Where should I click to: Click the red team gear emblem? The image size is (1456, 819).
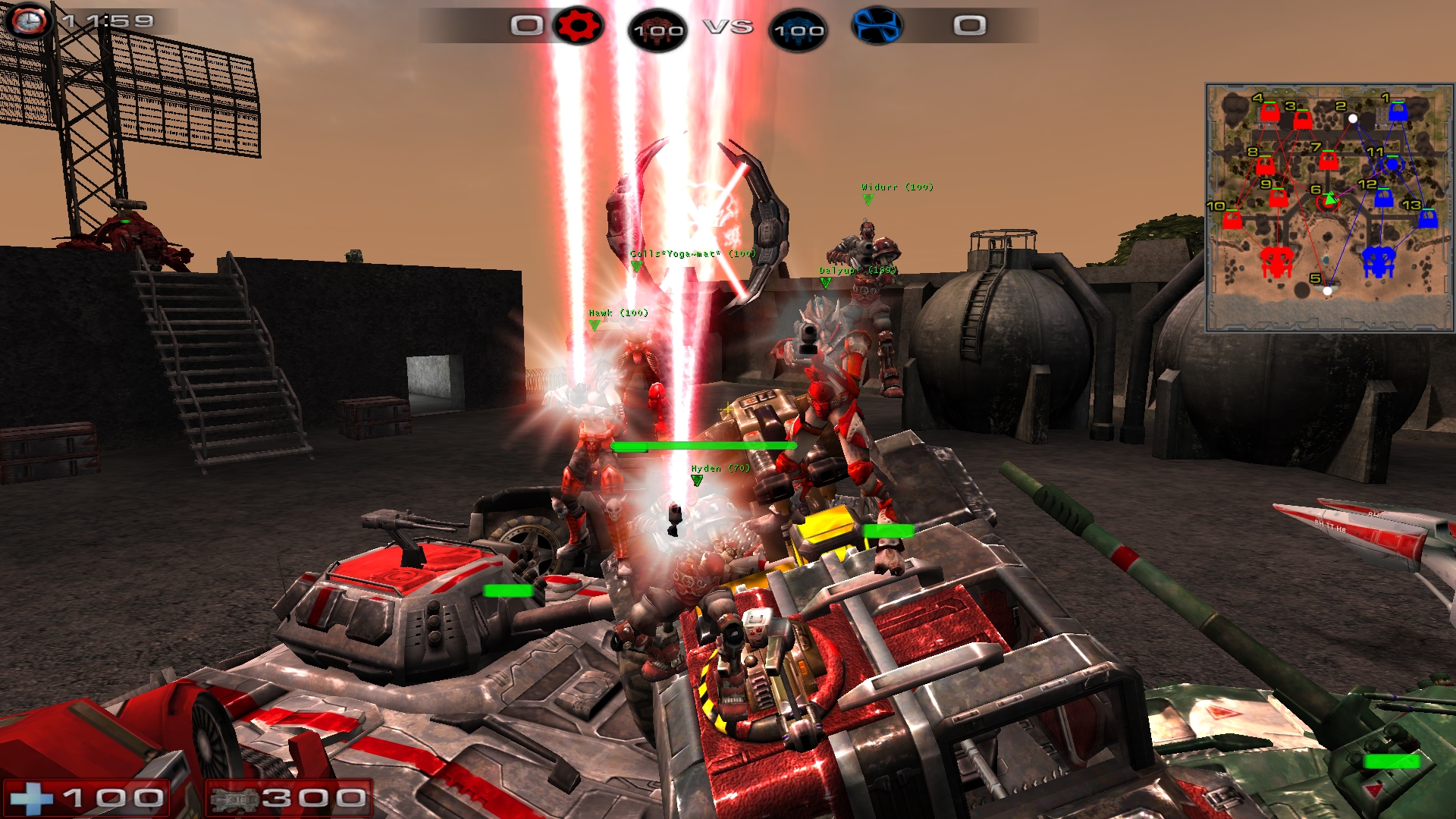[x=578, y=27]
